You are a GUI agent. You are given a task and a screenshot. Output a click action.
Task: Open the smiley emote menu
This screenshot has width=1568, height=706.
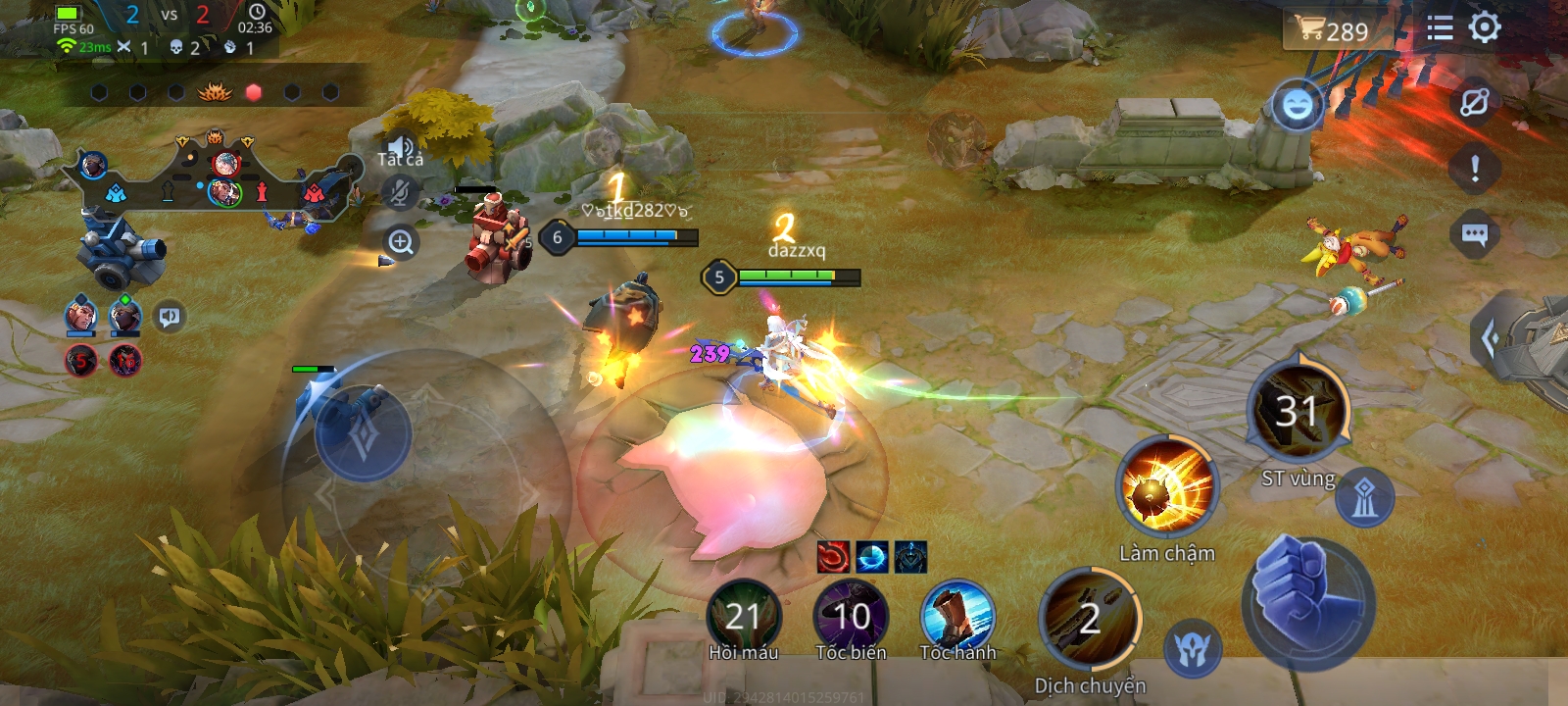(1297, 105)
